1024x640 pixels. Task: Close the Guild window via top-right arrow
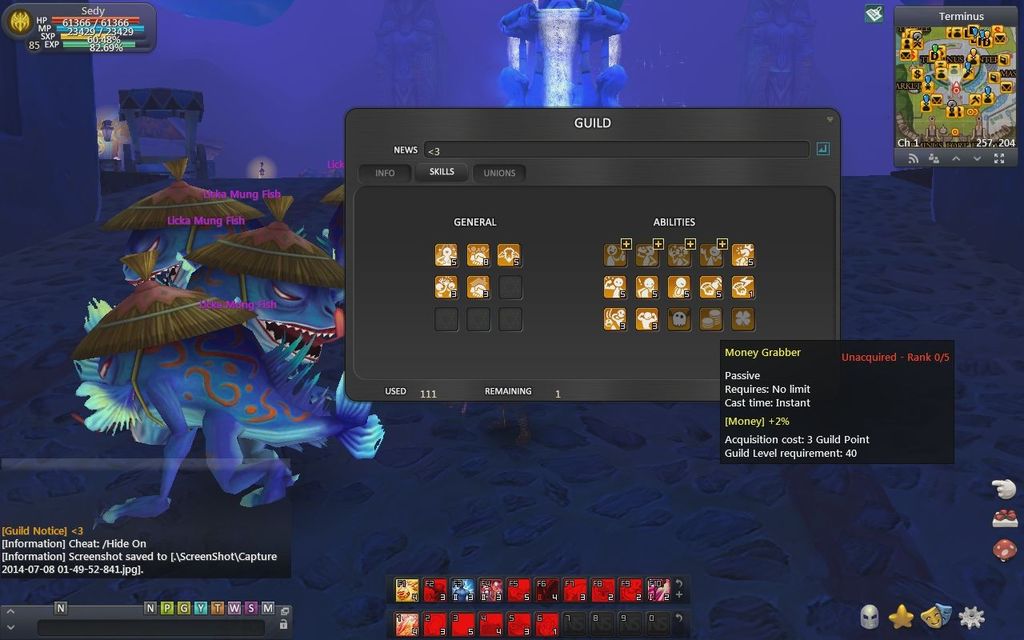pos(829,119)
